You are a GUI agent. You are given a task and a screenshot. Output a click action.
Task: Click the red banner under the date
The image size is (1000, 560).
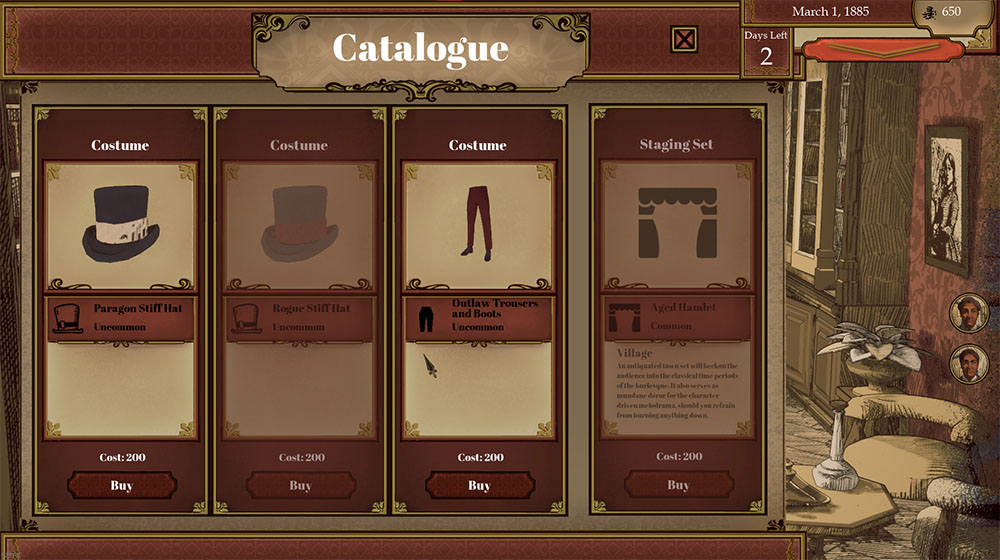(x=883, y=48)
